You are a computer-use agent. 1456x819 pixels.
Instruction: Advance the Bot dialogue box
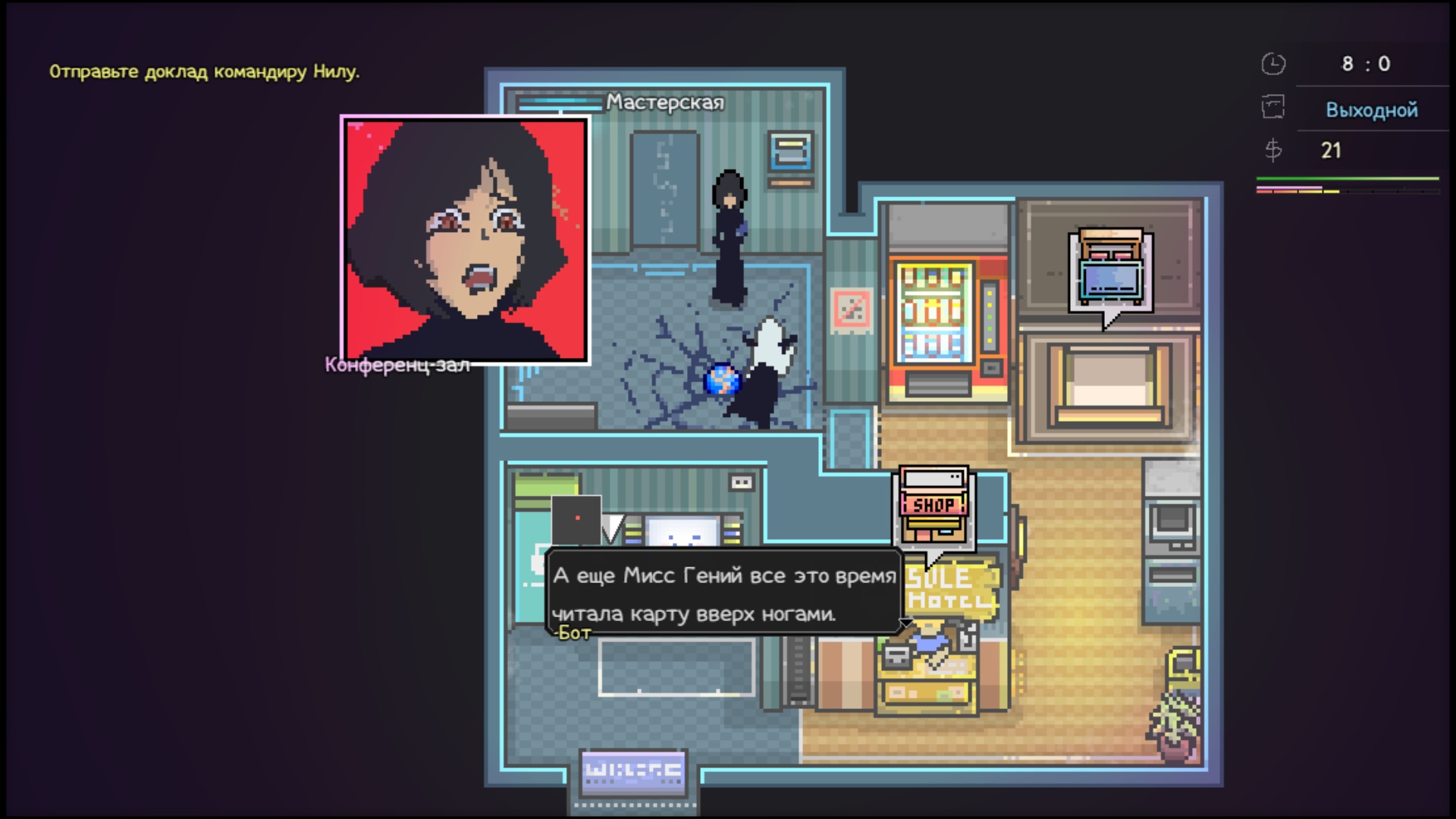723,594
